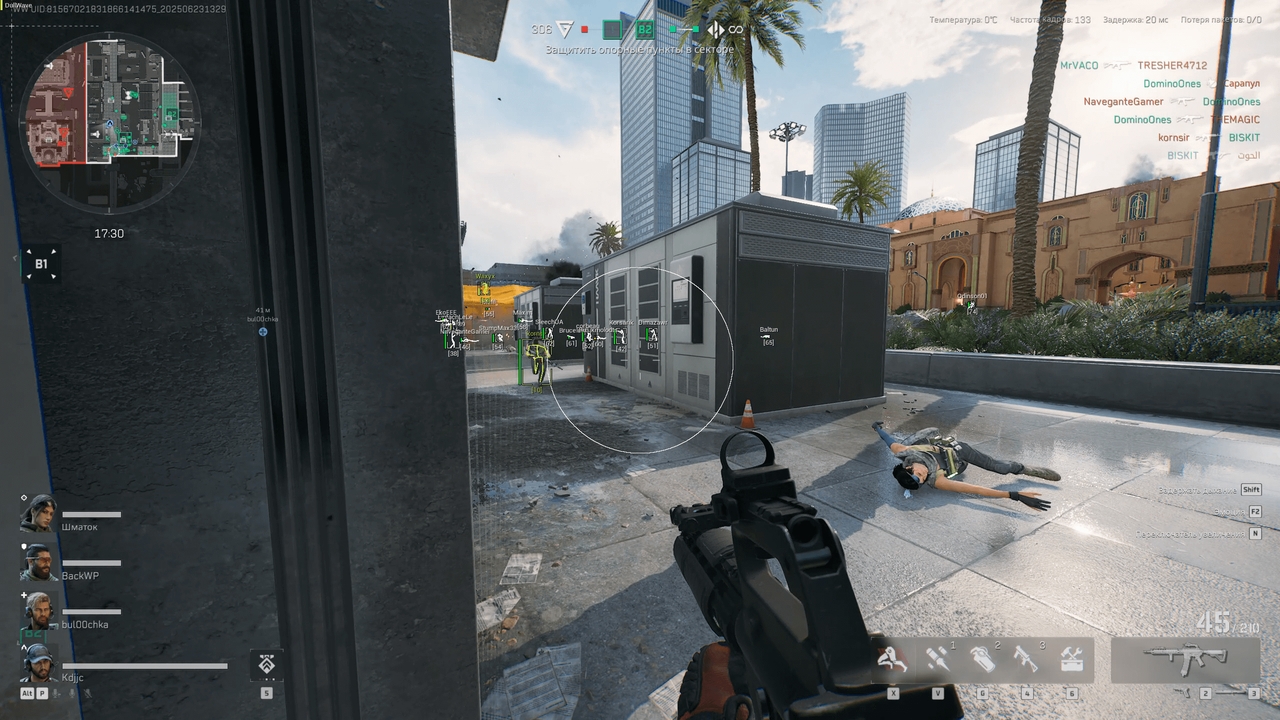This screenshot has width=1280, height=720.
Task: Select the grenade gadget icon labeled 2
Action: pos(985,658)
